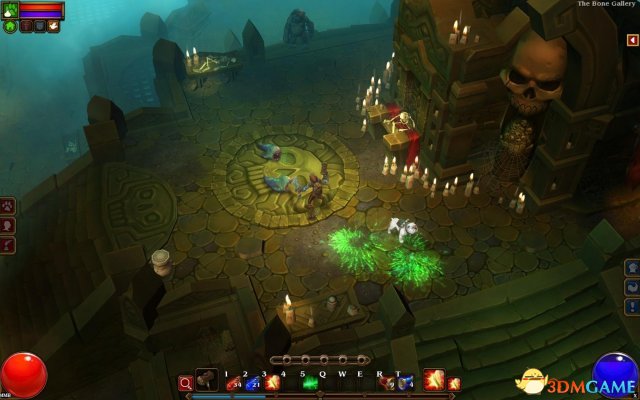
Task: Activate the green burst skill
Action: 310,382
